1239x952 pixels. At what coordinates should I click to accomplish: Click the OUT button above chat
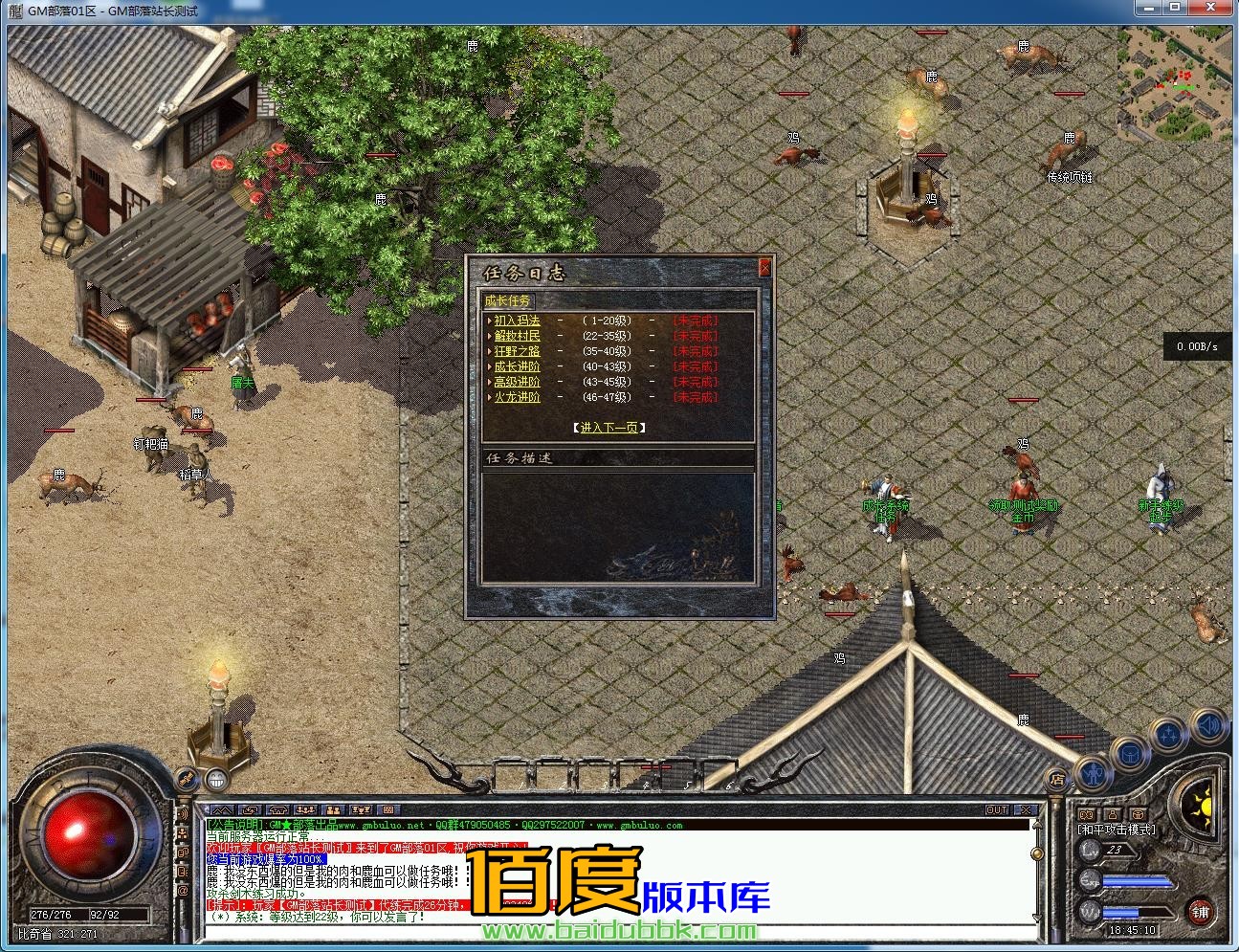coord(997,810)
